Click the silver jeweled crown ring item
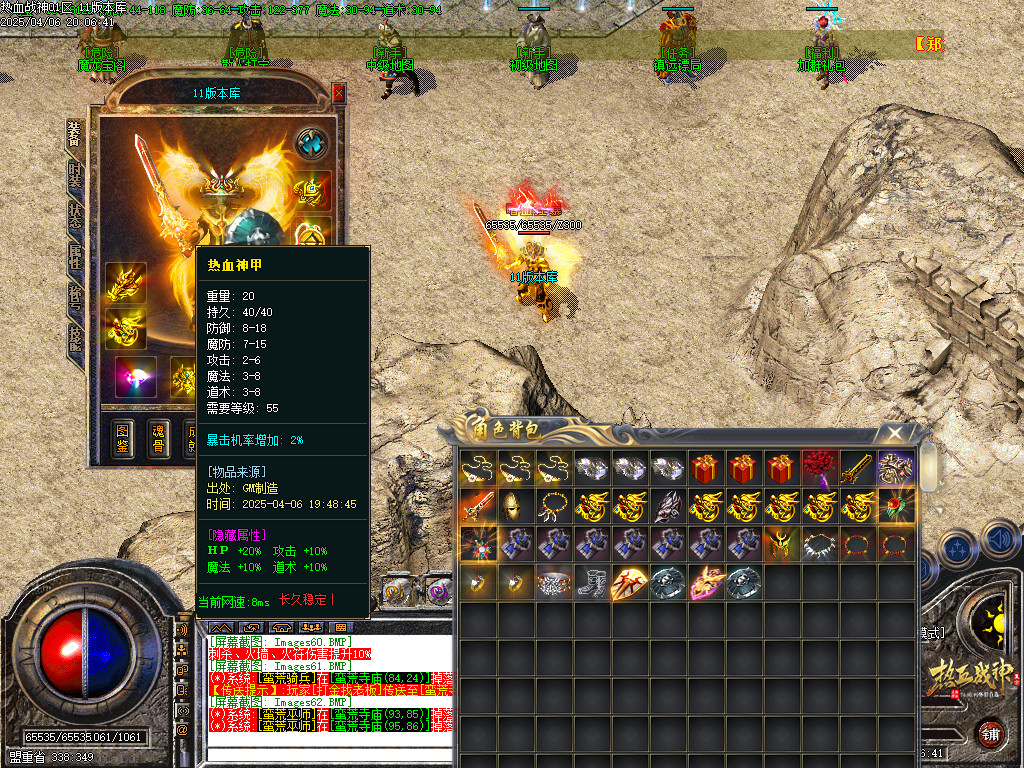Screen dimensions: 1024x768 554,583
